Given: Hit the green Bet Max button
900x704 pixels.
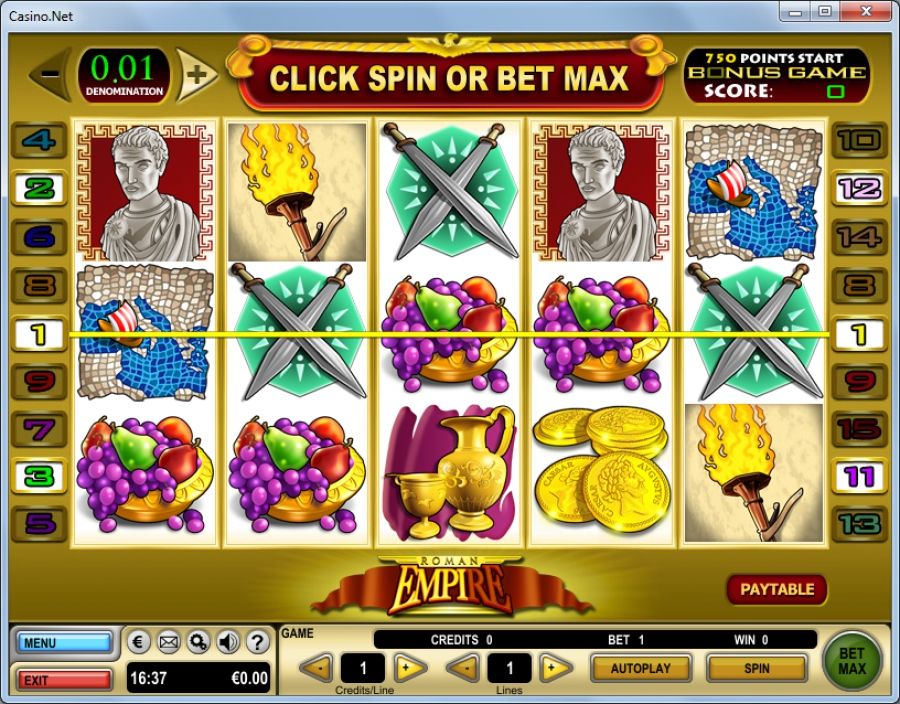Looking at the screenshot, I should click(x=851, y=660).
